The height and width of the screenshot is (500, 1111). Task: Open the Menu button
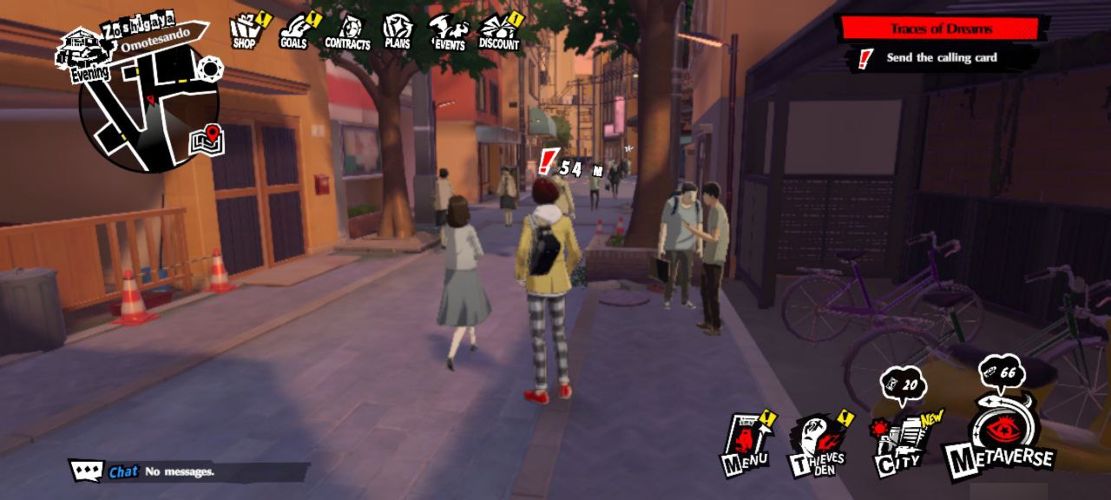pyautogui.click(x=744, y=443)
